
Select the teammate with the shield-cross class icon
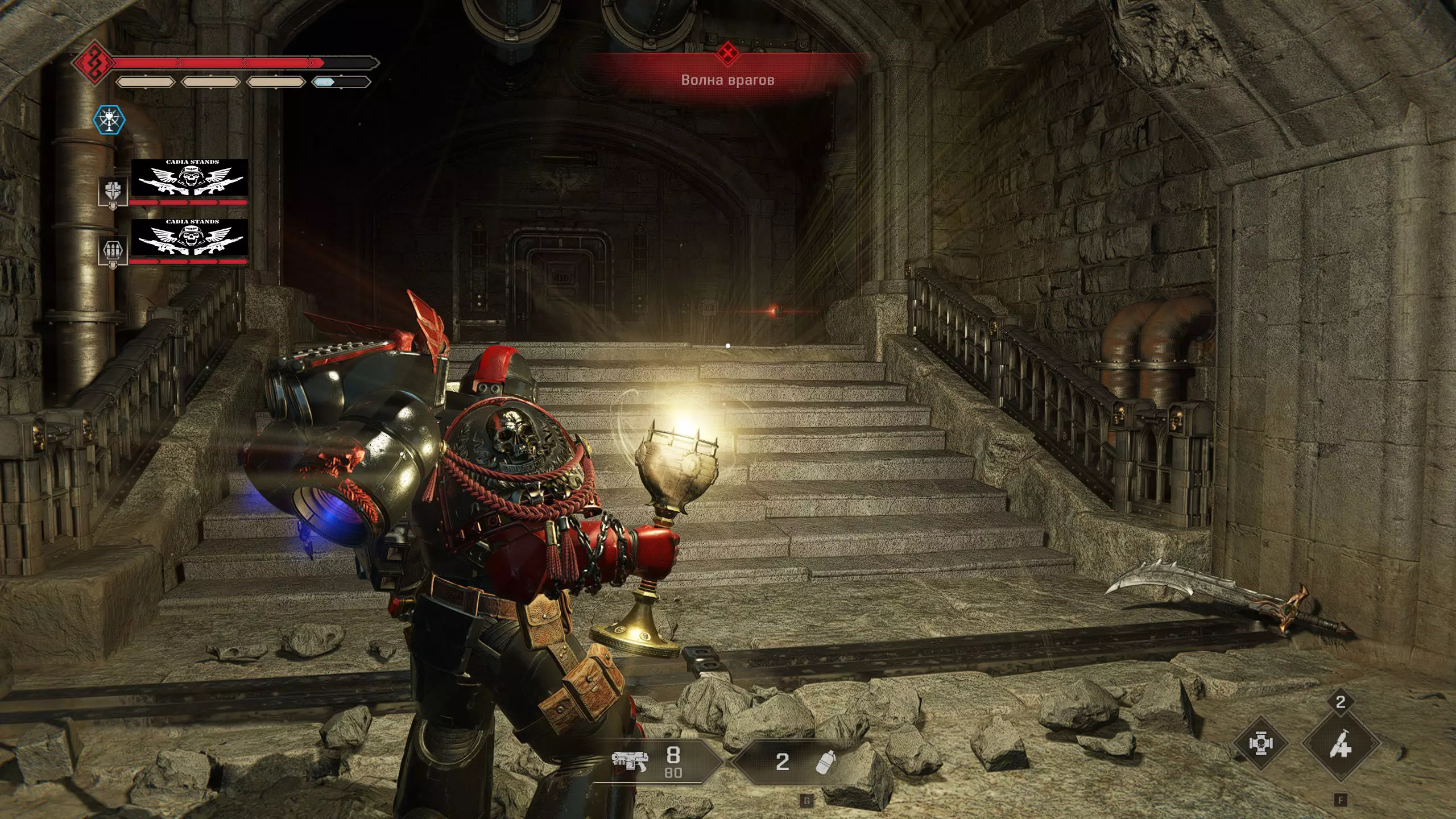coord(112,191)
